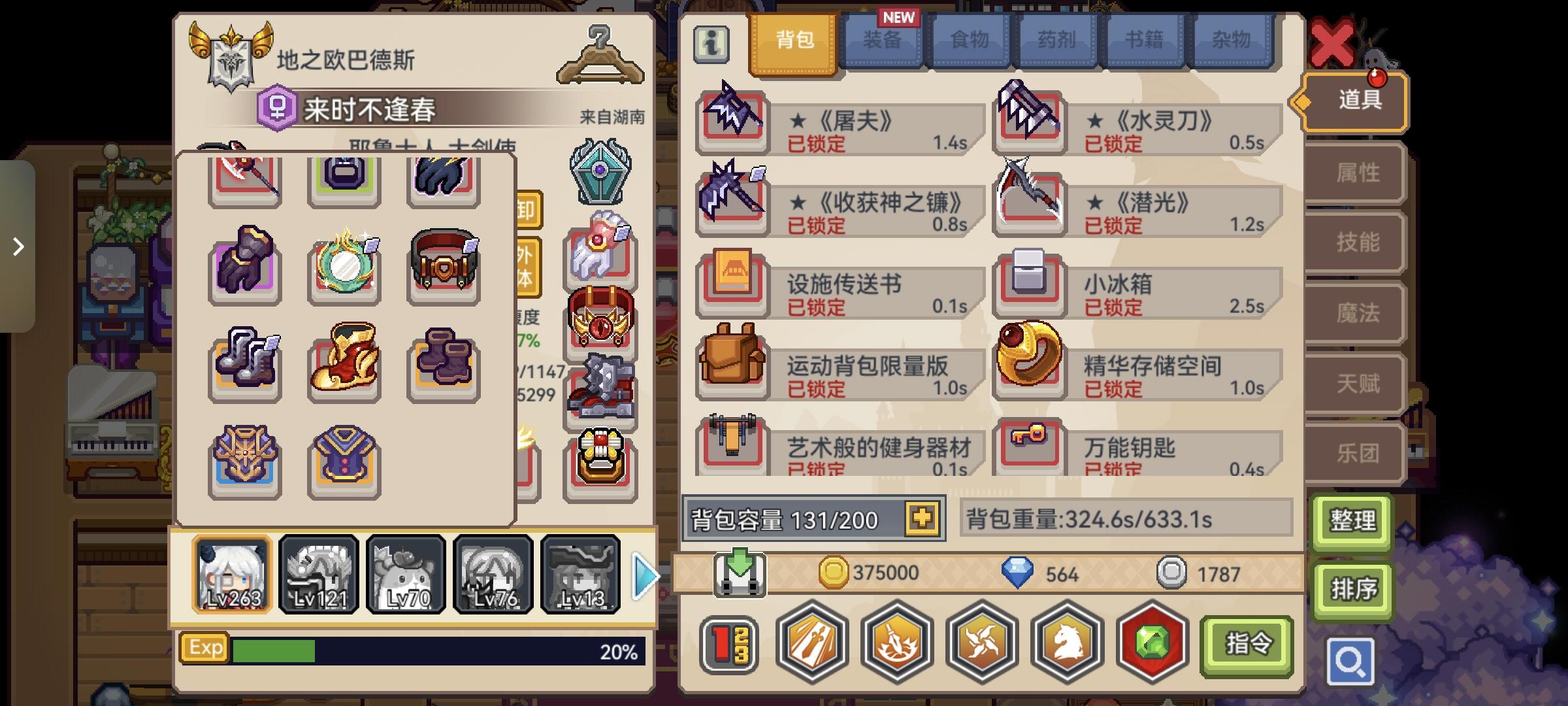Switch to the 药剂 tab
Screen dimensions: 1568x706
pyautogui.click(x=1057, y=41)
